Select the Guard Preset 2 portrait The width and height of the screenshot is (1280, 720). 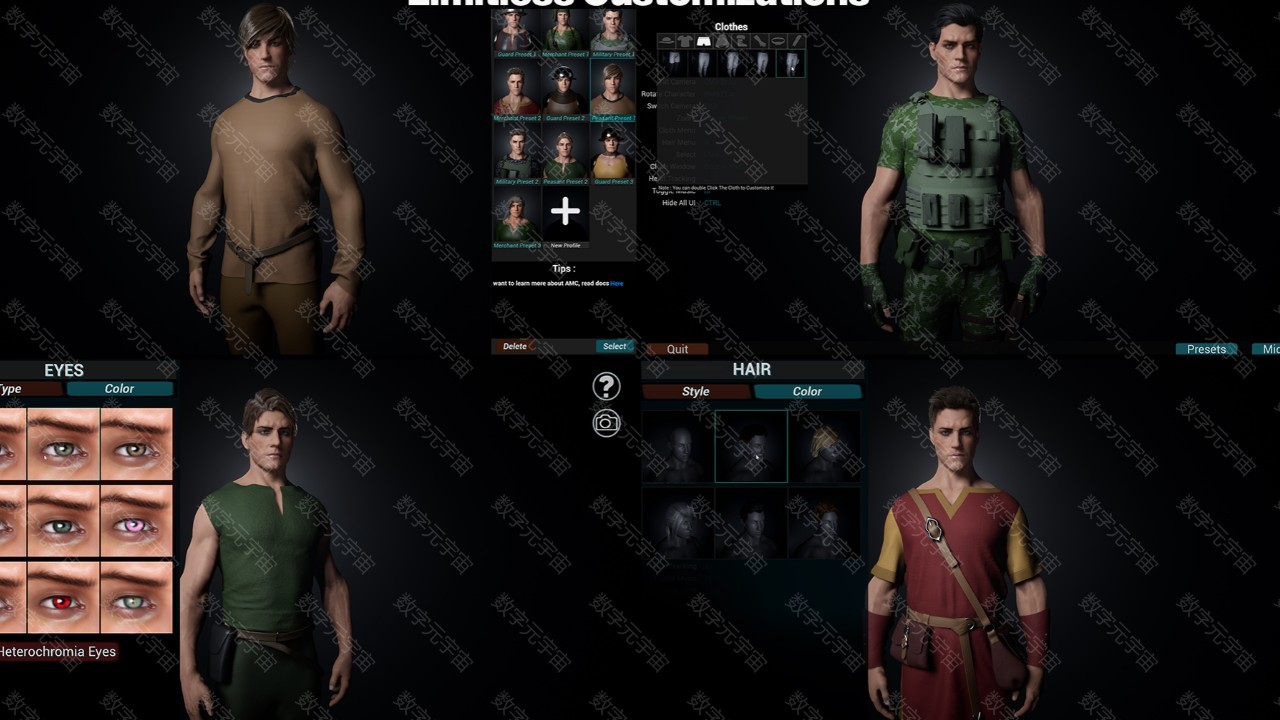tap(565, 91)
